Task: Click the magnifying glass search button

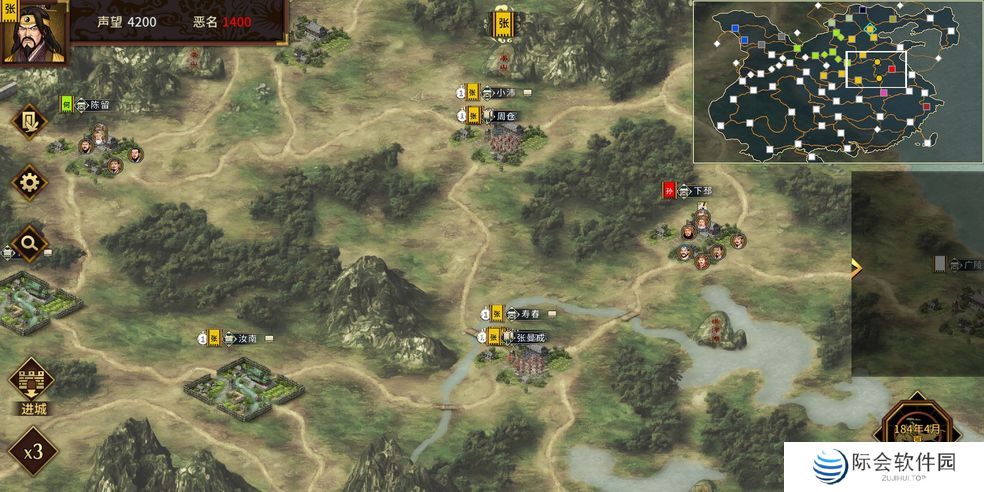Action: [x=29, y=242]
